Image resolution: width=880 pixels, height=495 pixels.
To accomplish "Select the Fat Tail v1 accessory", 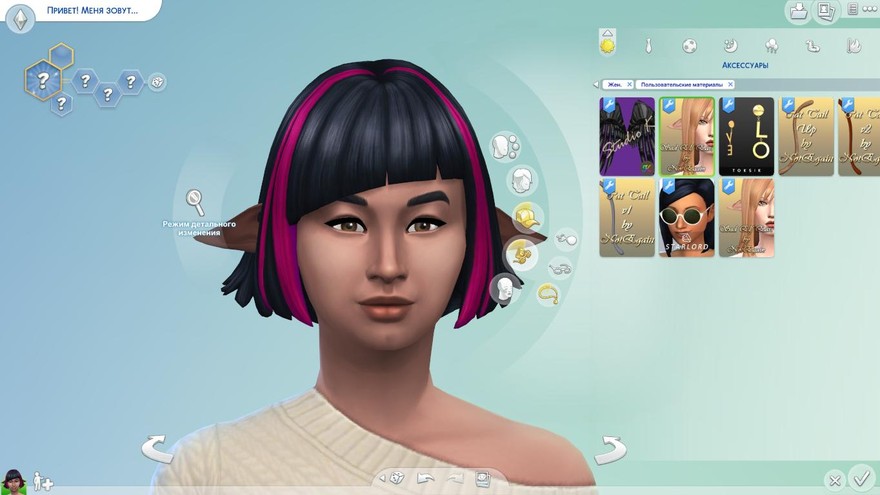I will pyautogui.click(x=627, y=218).
